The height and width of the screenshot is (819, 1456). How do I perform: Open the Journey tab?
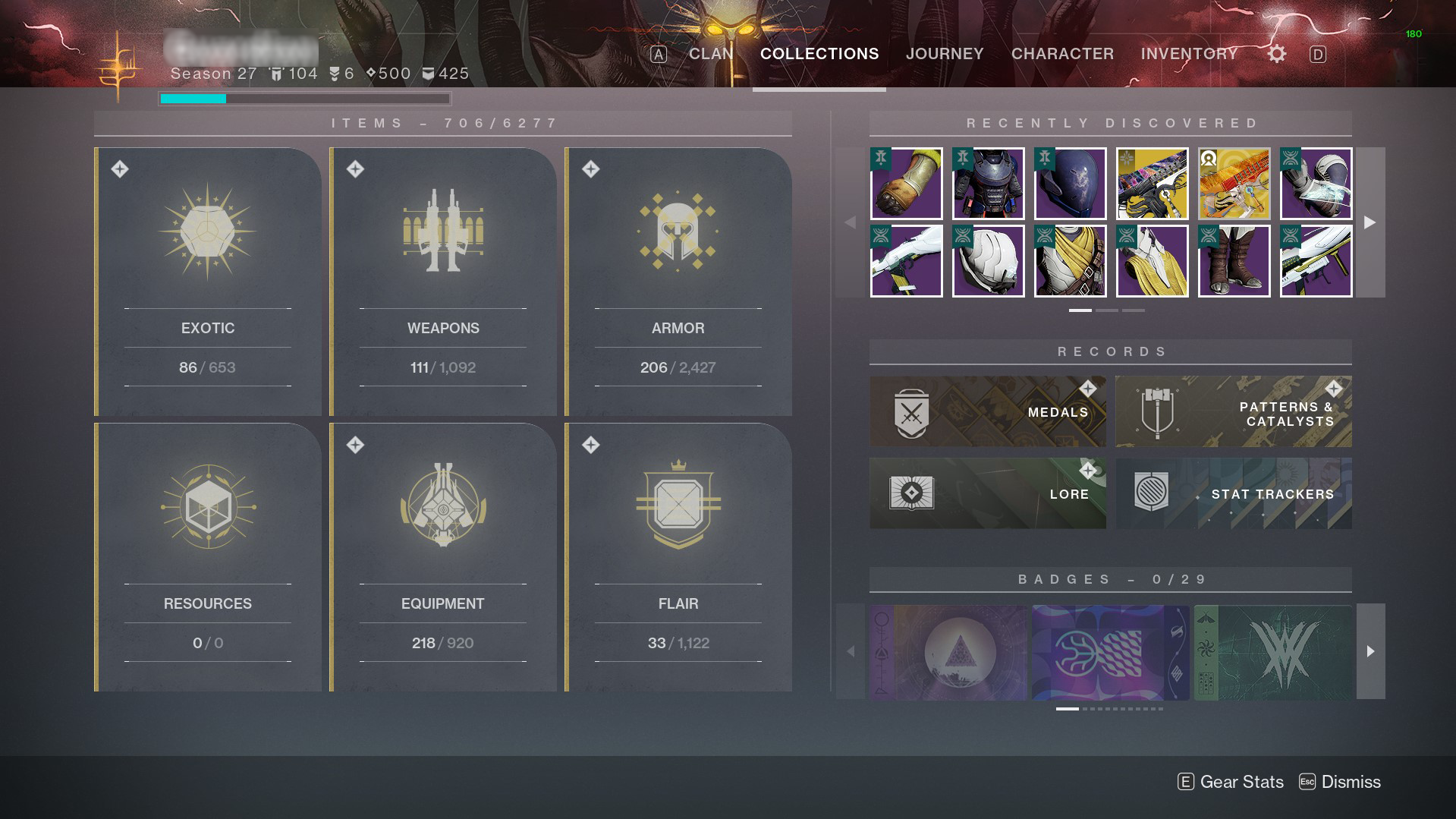click(945, 54)
